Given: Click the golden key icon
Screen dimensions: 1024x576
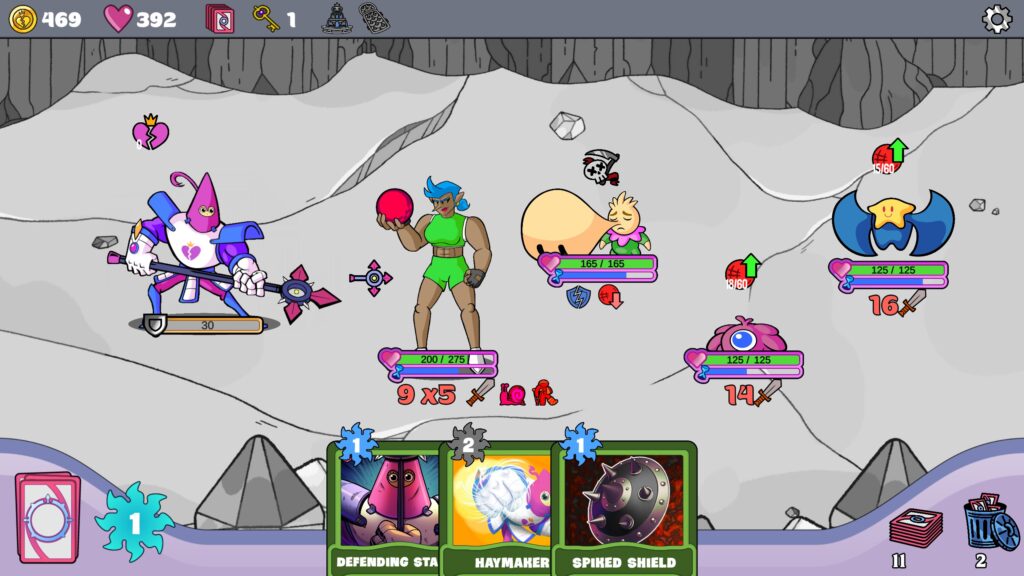Looking at the screenshot, I should pyautogui.click(x=265, y=19).
